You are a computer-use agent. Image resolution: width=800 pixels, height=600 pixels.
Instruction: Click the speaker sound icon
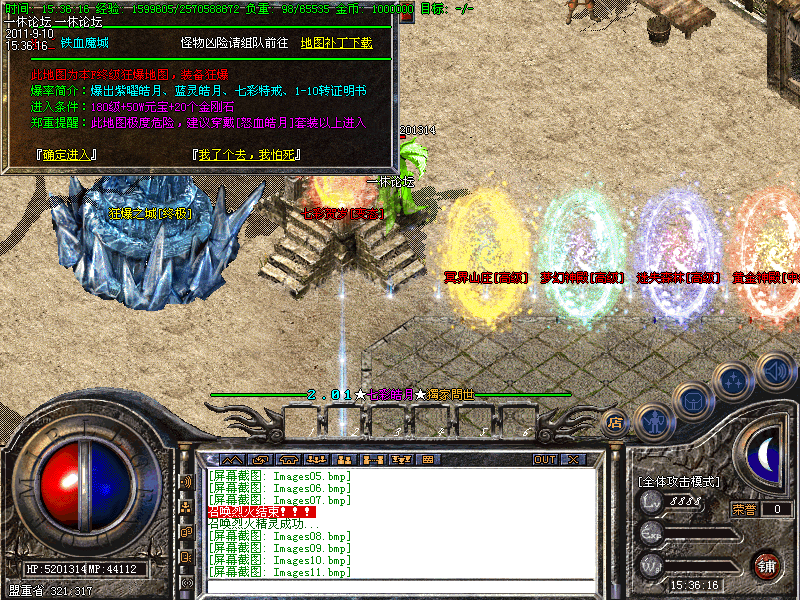[x=774, y=371]
